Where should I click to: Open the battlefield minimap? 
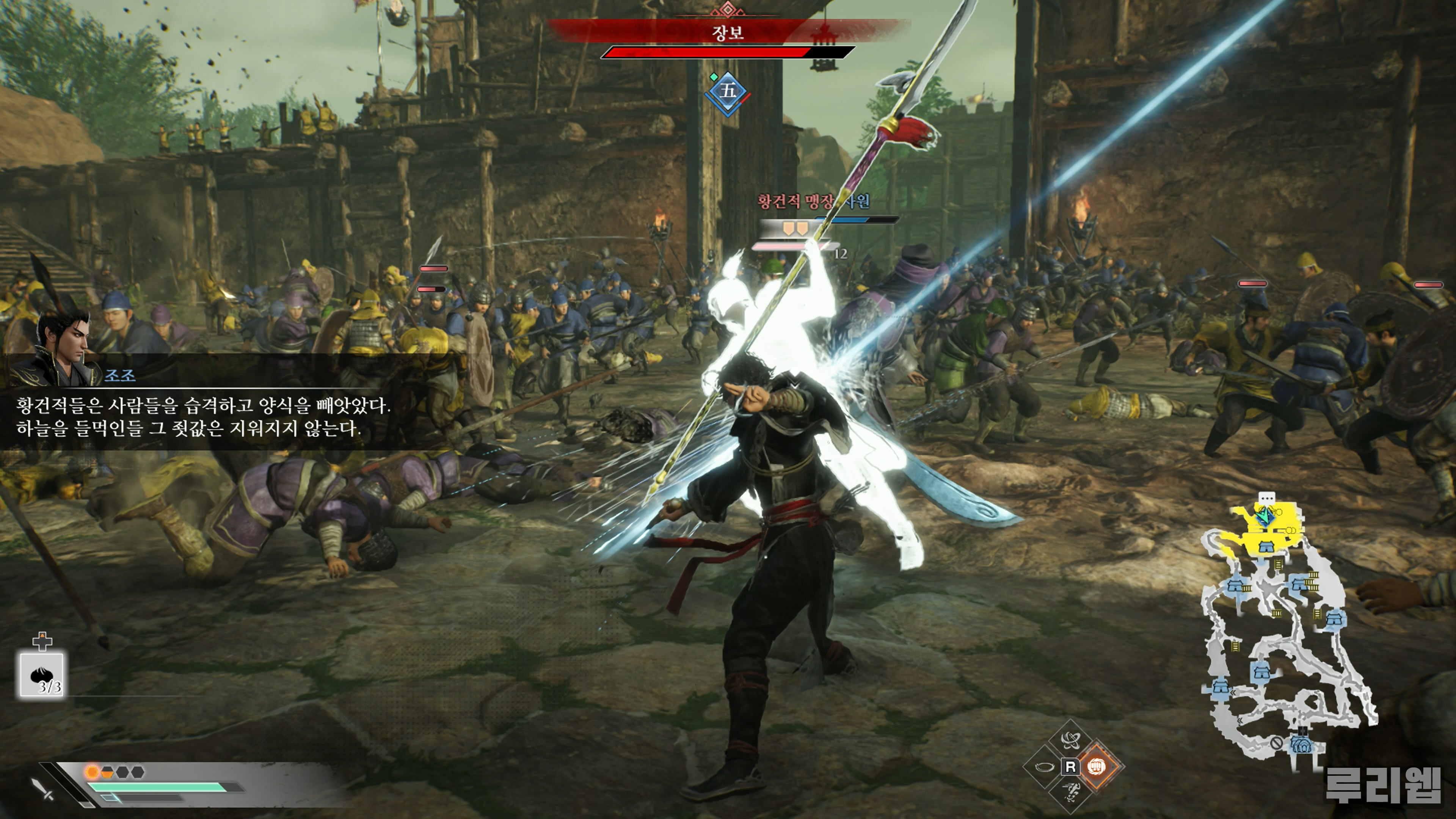(1289, 628)
